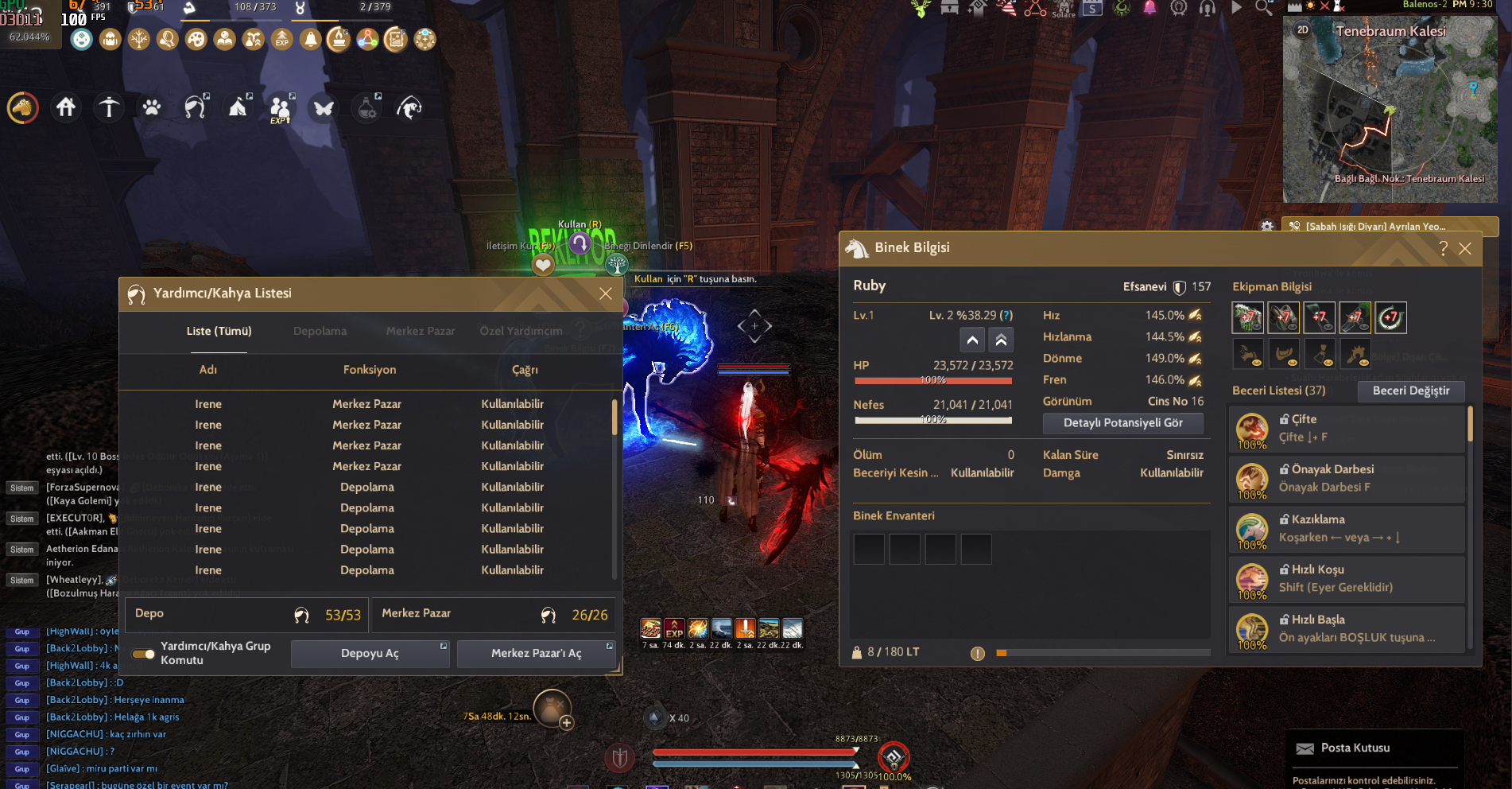Select the Kazıklama skill entry
The height and width of the screenshot is (789, 1512).
1347,529
